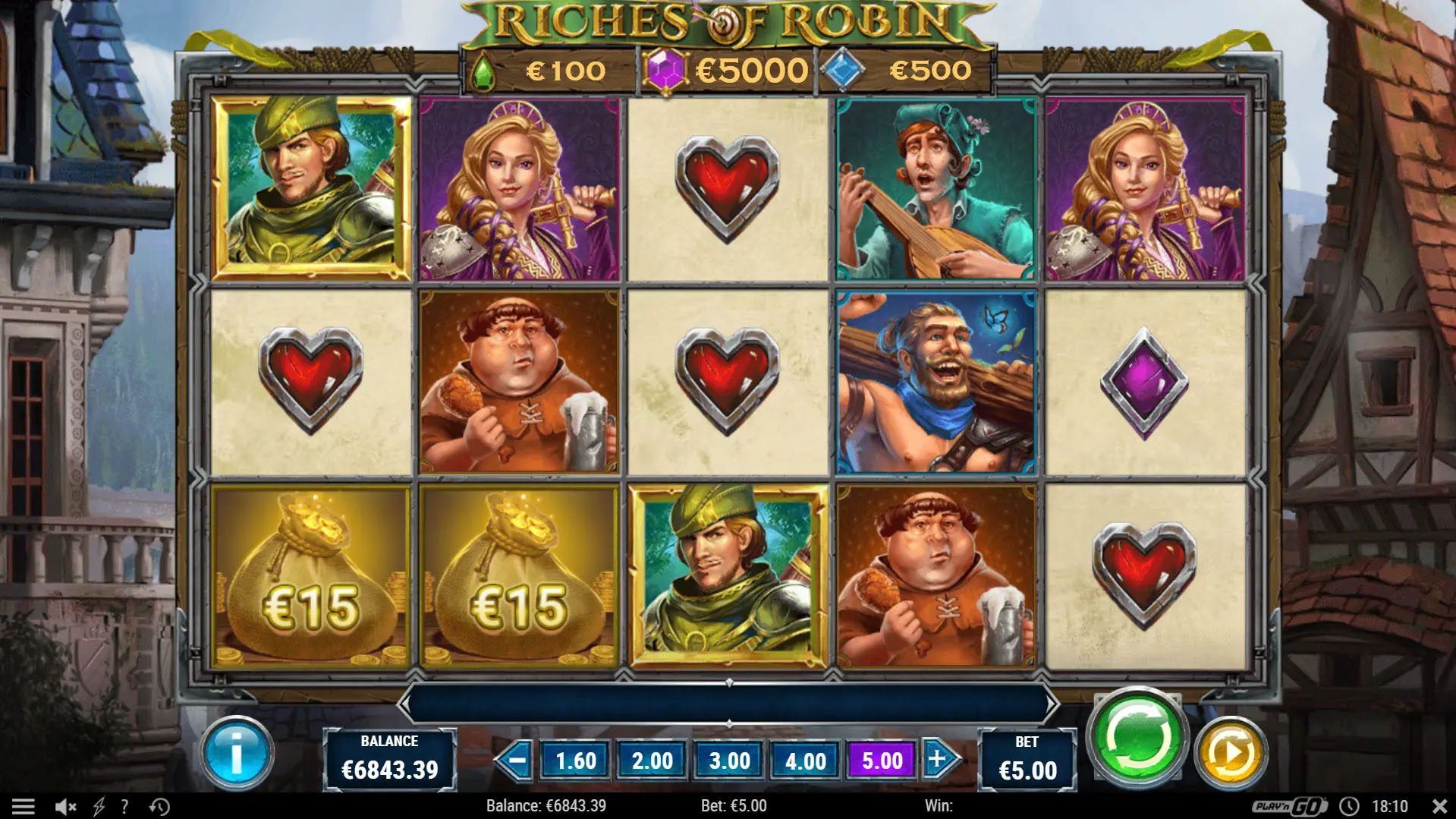Show the game history clock icon
Screen dimensions: 1456x819
coord(159,806)
